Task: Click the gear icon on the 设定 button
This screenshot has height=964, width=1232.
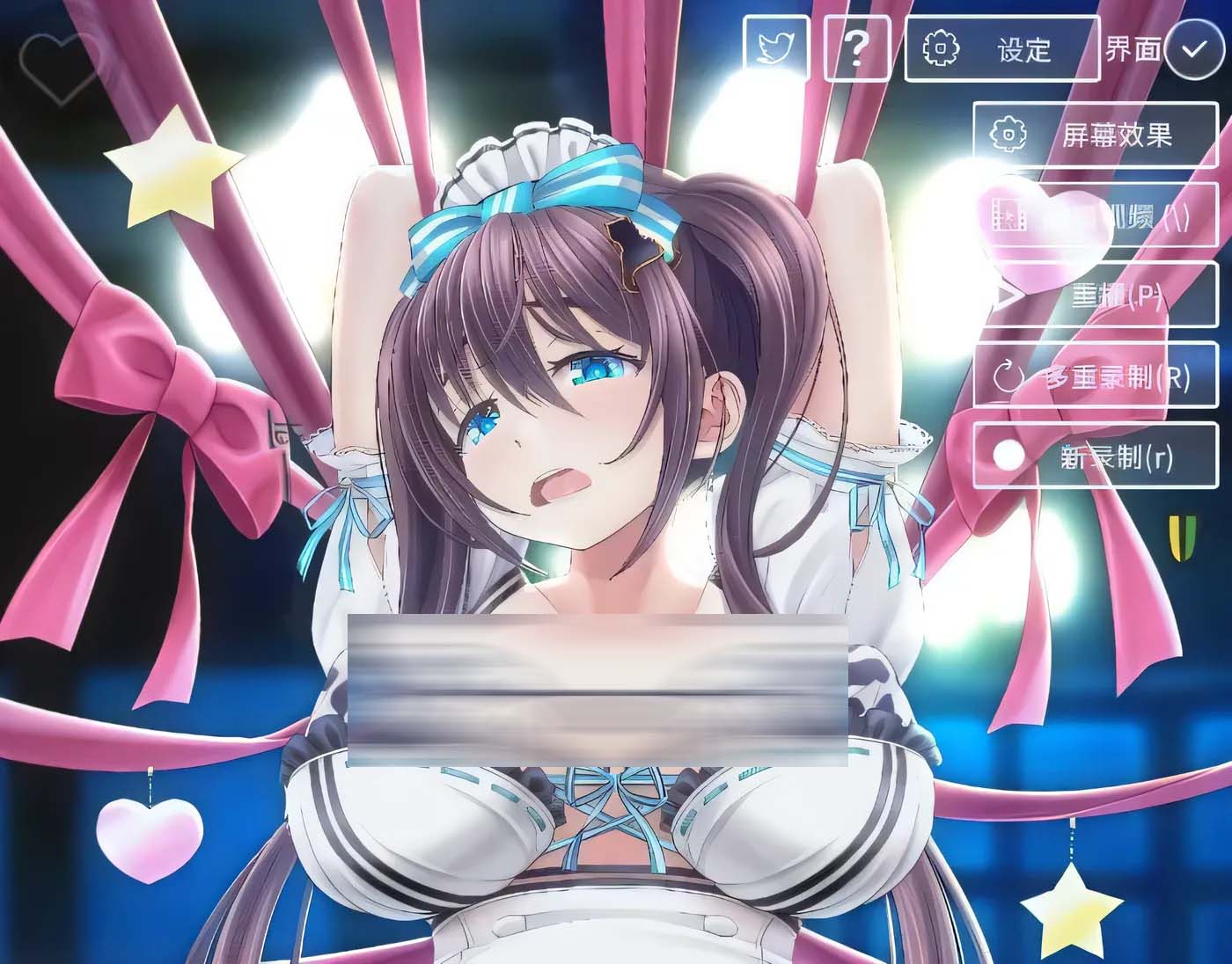Action: pyautogui.click(x=940, y=50)
